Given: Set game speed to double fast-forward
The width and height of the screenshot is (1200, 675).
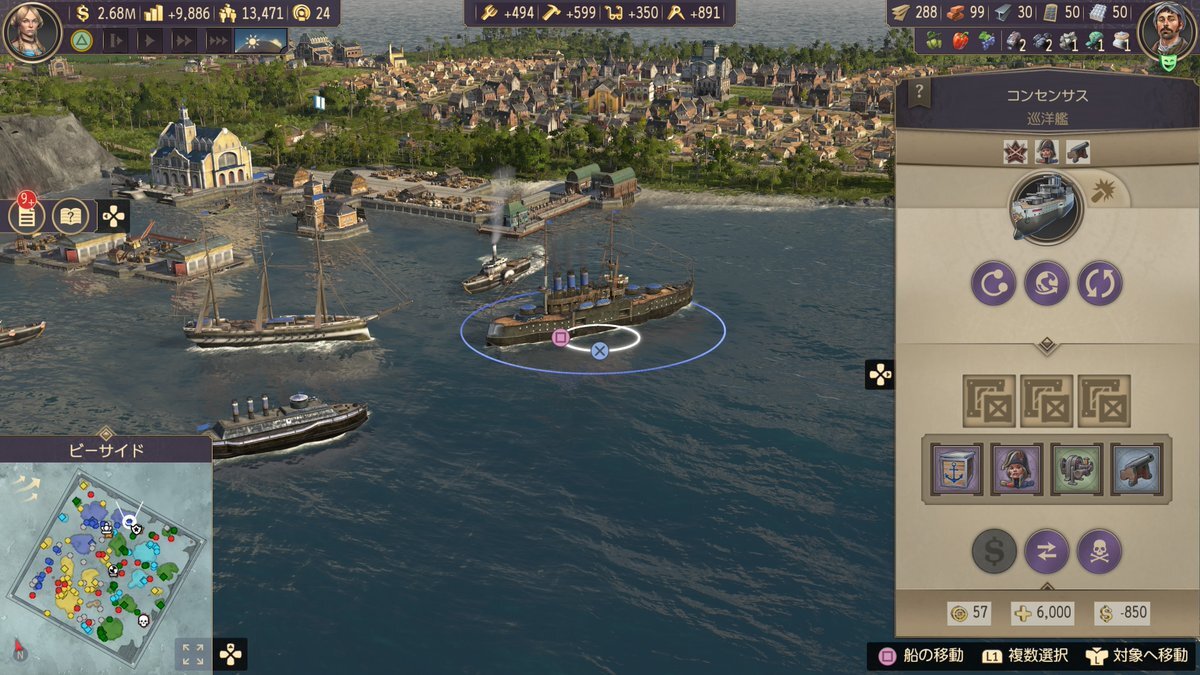Looking at the screenshot, I should [x=184, y=41].
